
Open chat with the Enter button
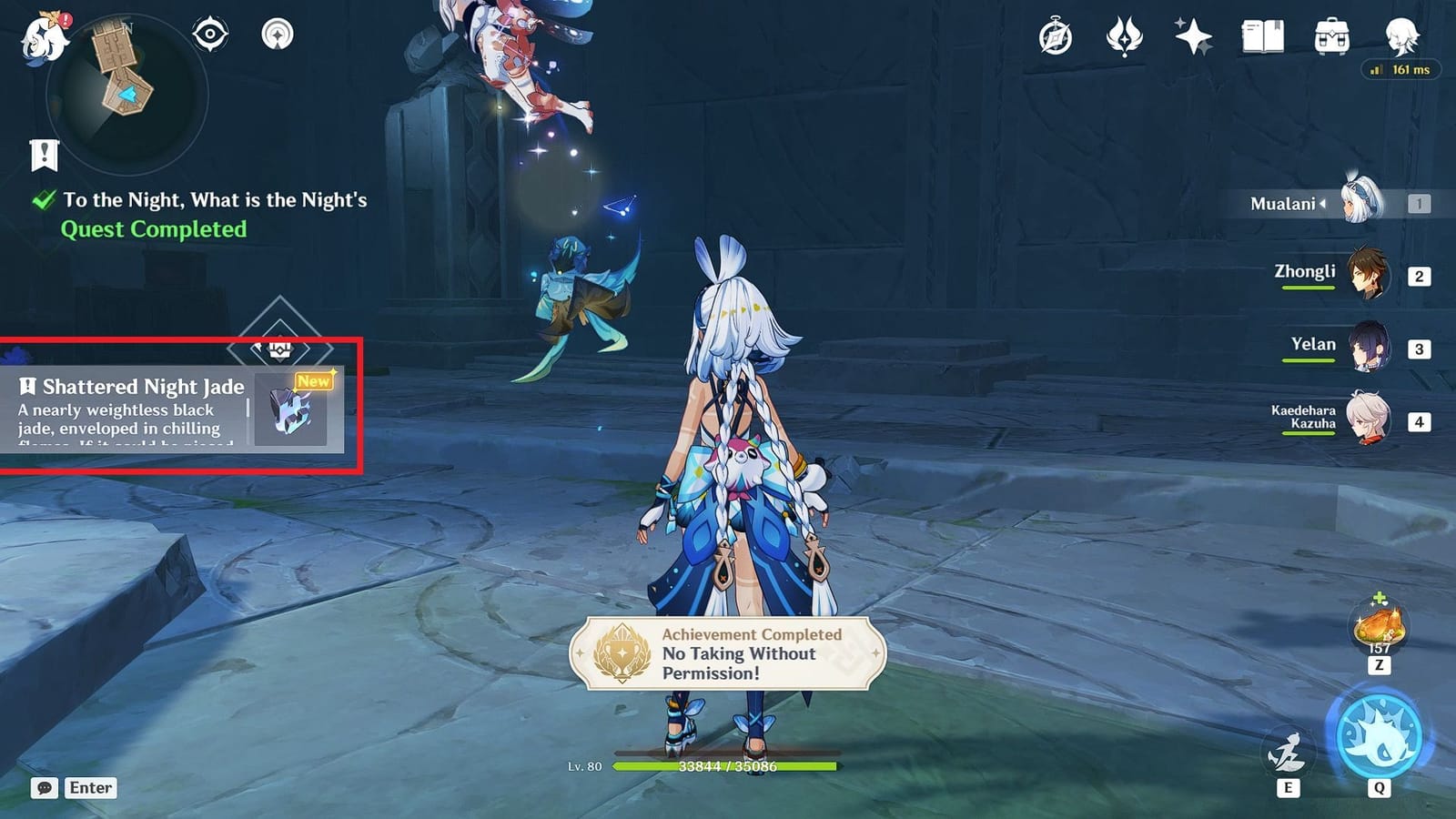click(88, 788)
